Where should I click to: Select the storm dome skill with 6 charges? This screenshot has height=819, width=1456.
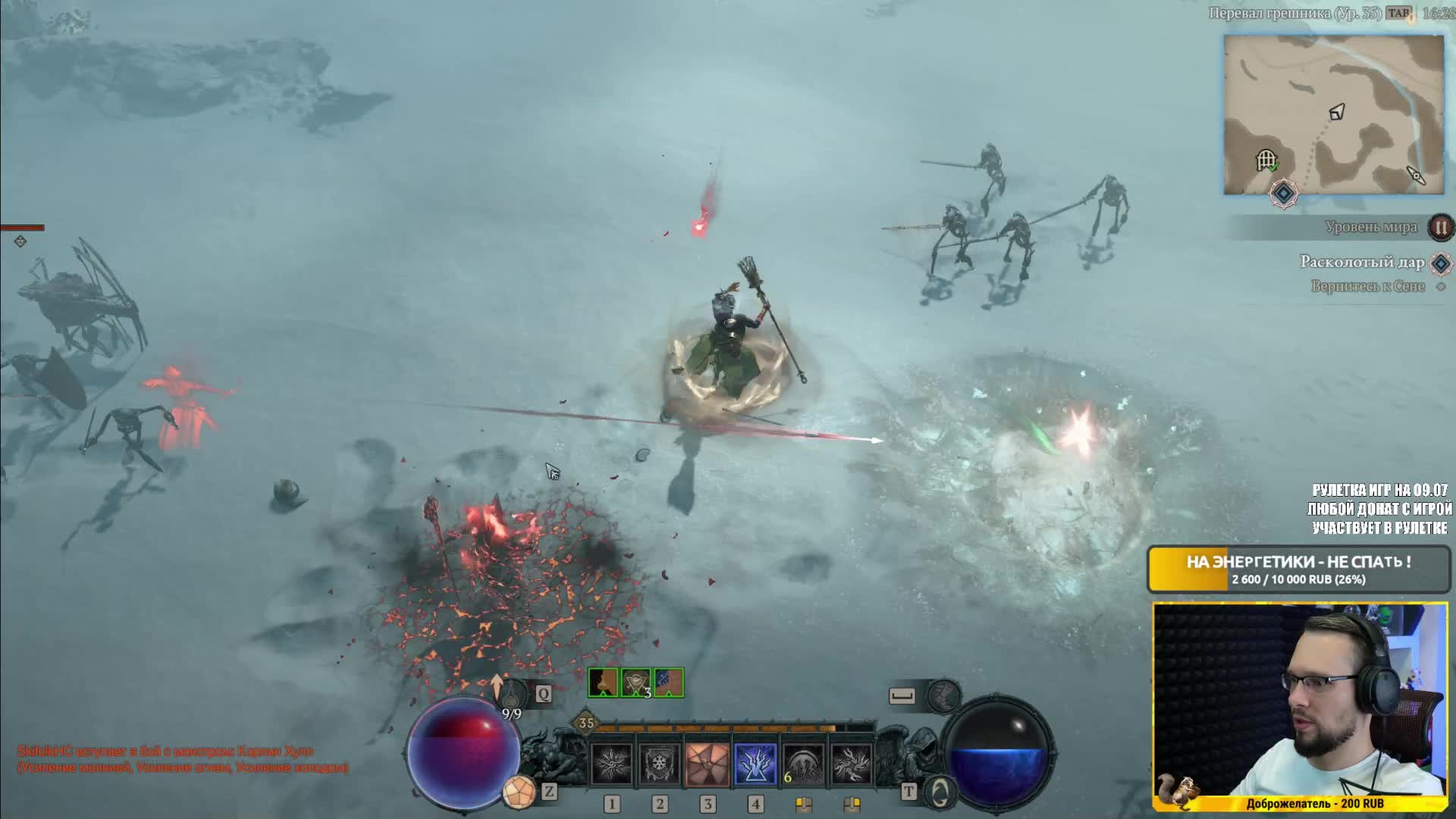click(x=803, y=763)
